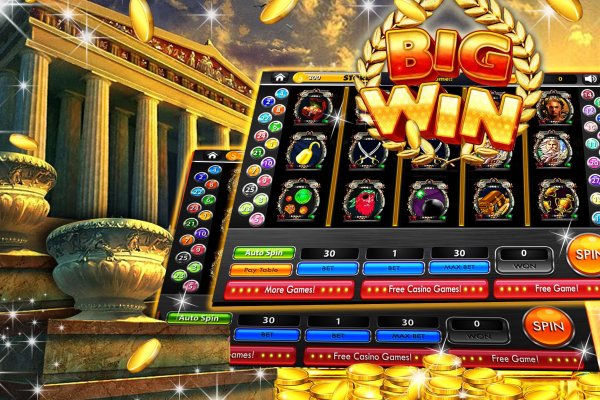Choose MAX BET in the Pay Table row
Screen dimensions: 600x400
459,267
